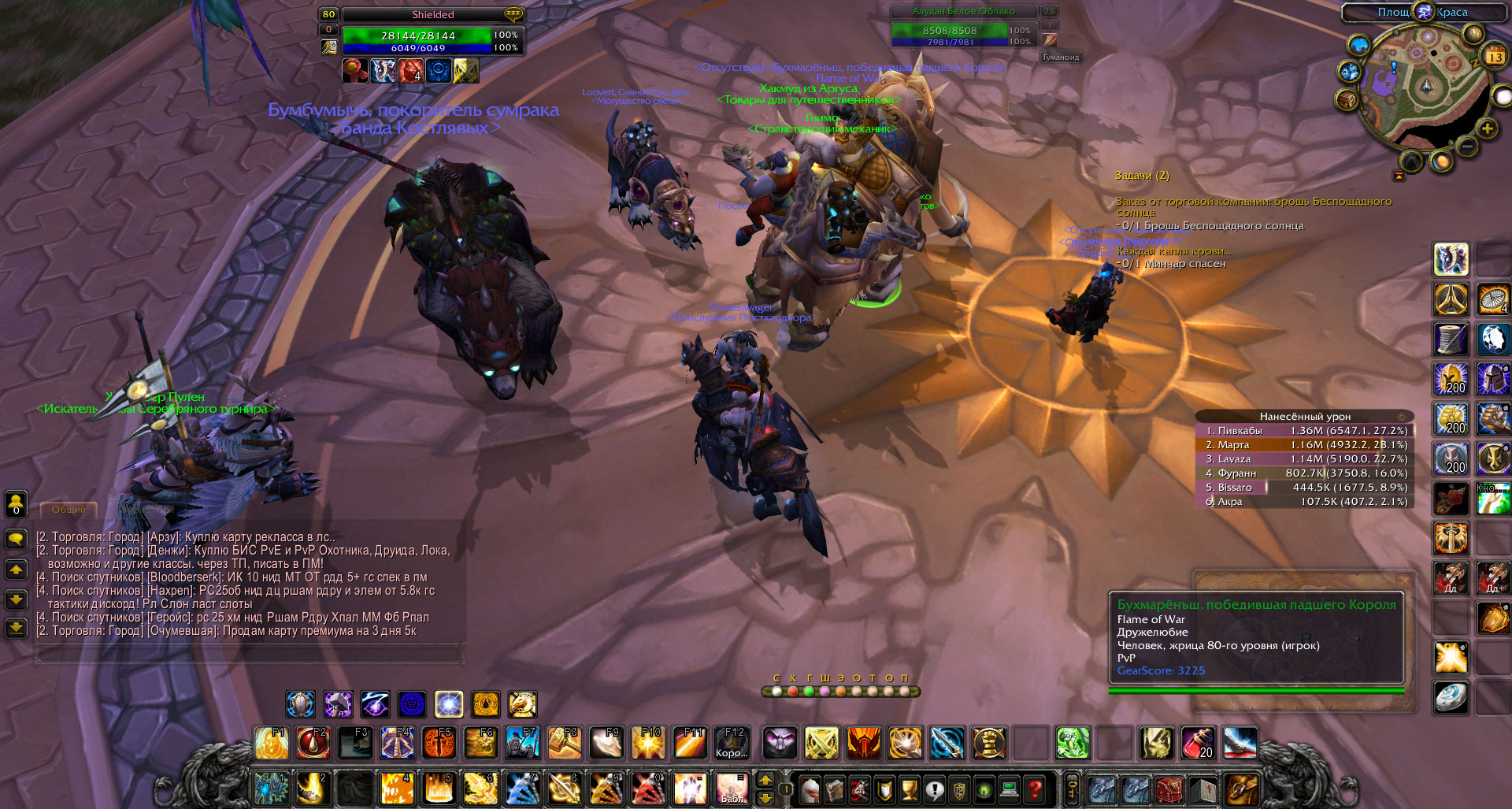This screenshot has width=1512, height=809.
Task: Switch to the Общий chat tab
Action: (69, 510)
